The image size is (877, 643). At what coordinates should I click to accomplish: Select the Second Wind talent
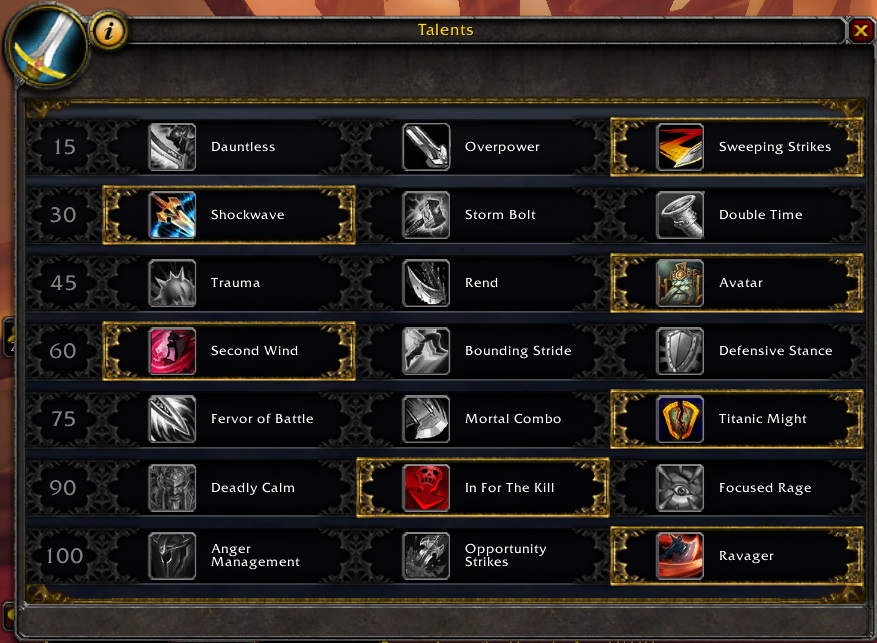tap(229, 351)
